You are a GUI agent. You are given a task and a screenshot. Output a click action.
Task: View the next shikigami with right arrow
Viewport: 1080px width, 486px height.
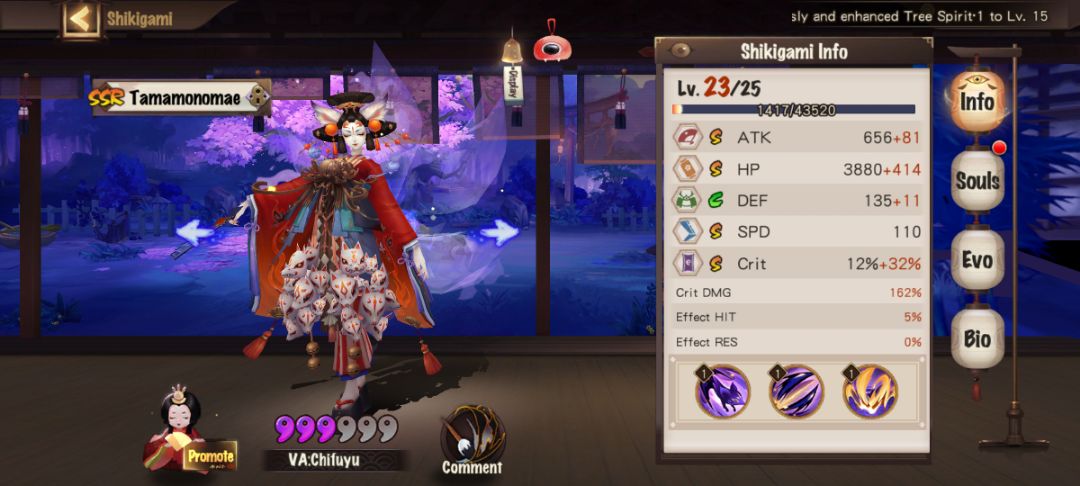tap(499, 232)
